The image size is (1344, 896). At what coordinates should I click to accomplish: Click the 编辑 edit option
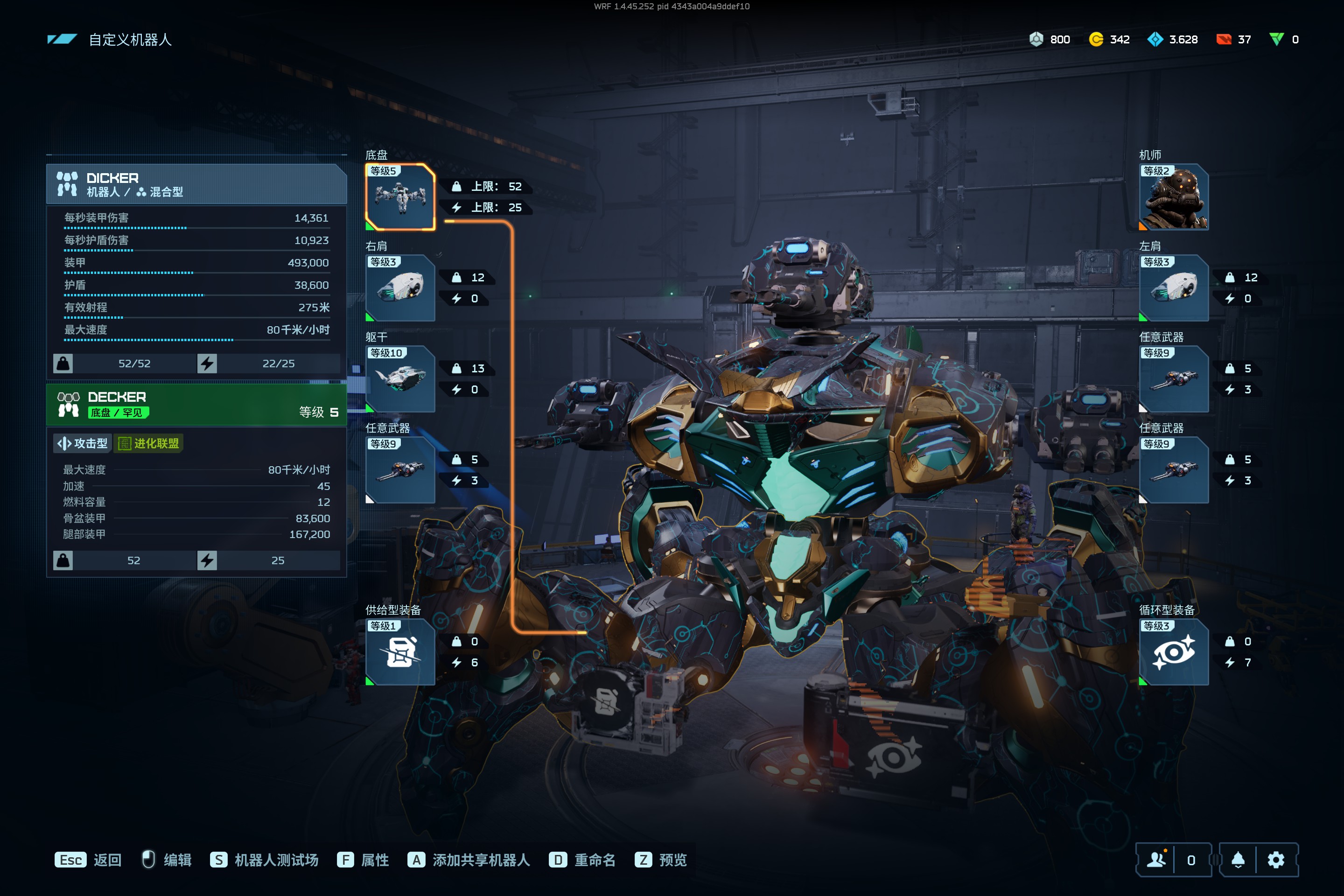[x=167, y=860]
